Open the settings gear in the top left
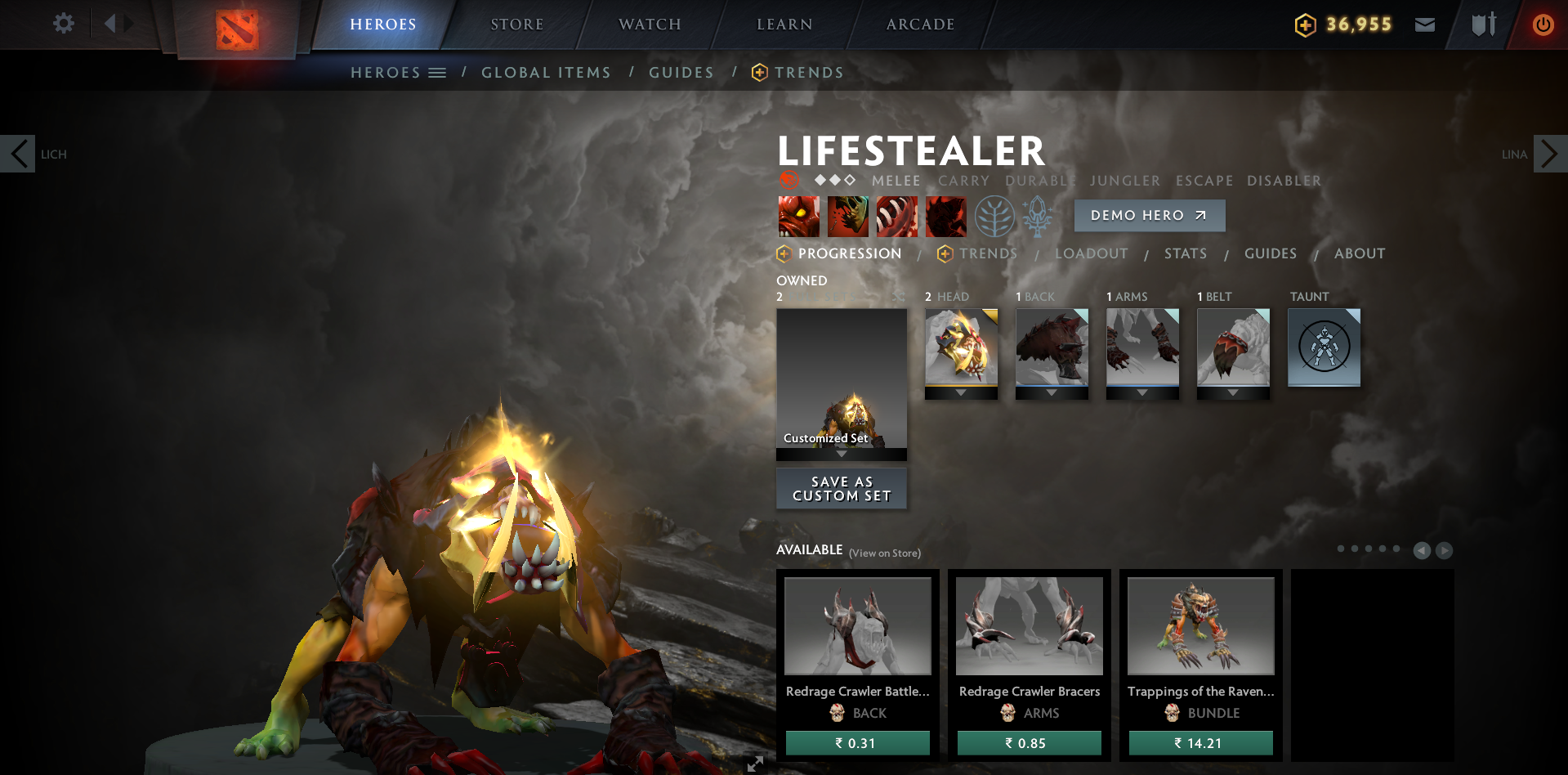This screenshot has height=775, width=1568. point(63,23)
